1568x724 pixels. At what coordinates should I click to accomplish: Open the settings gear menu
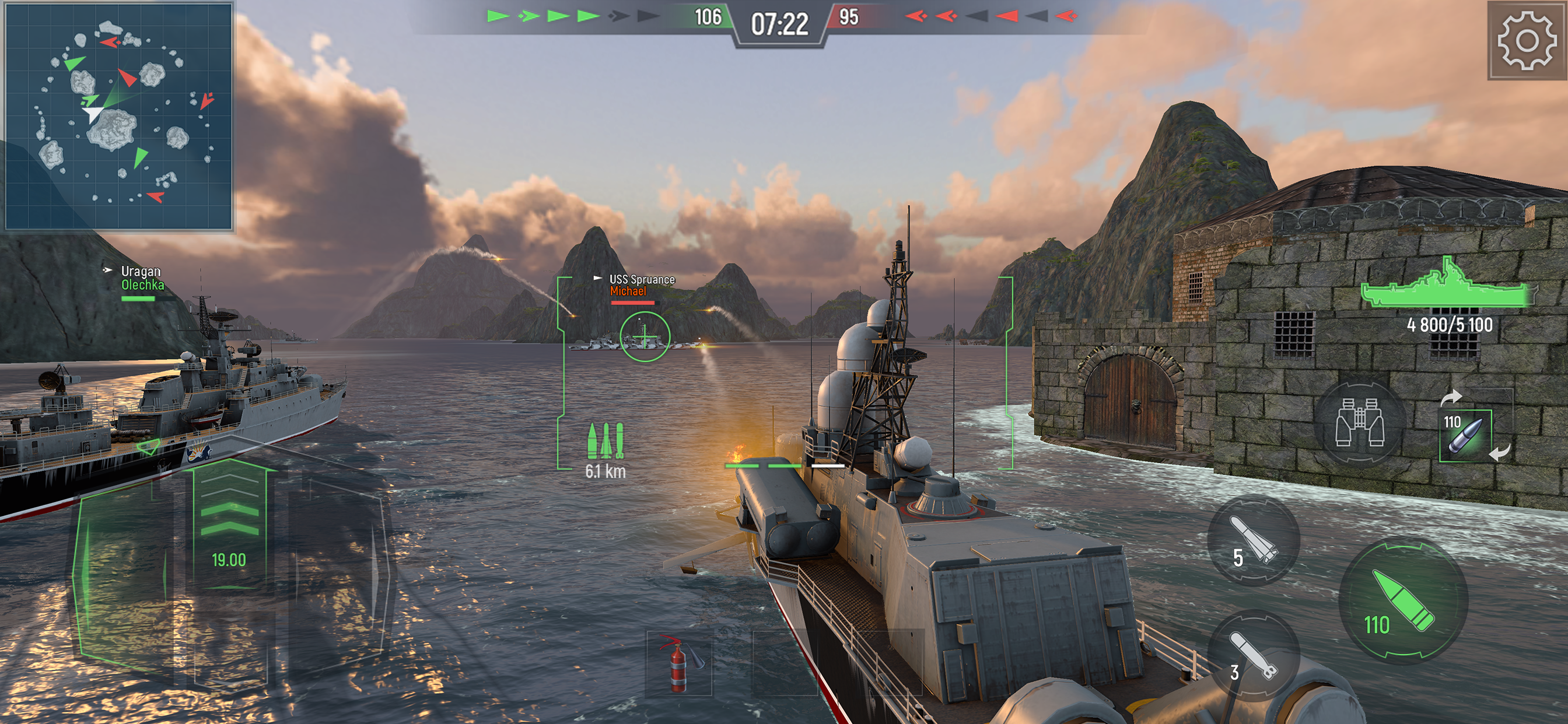1526,40
